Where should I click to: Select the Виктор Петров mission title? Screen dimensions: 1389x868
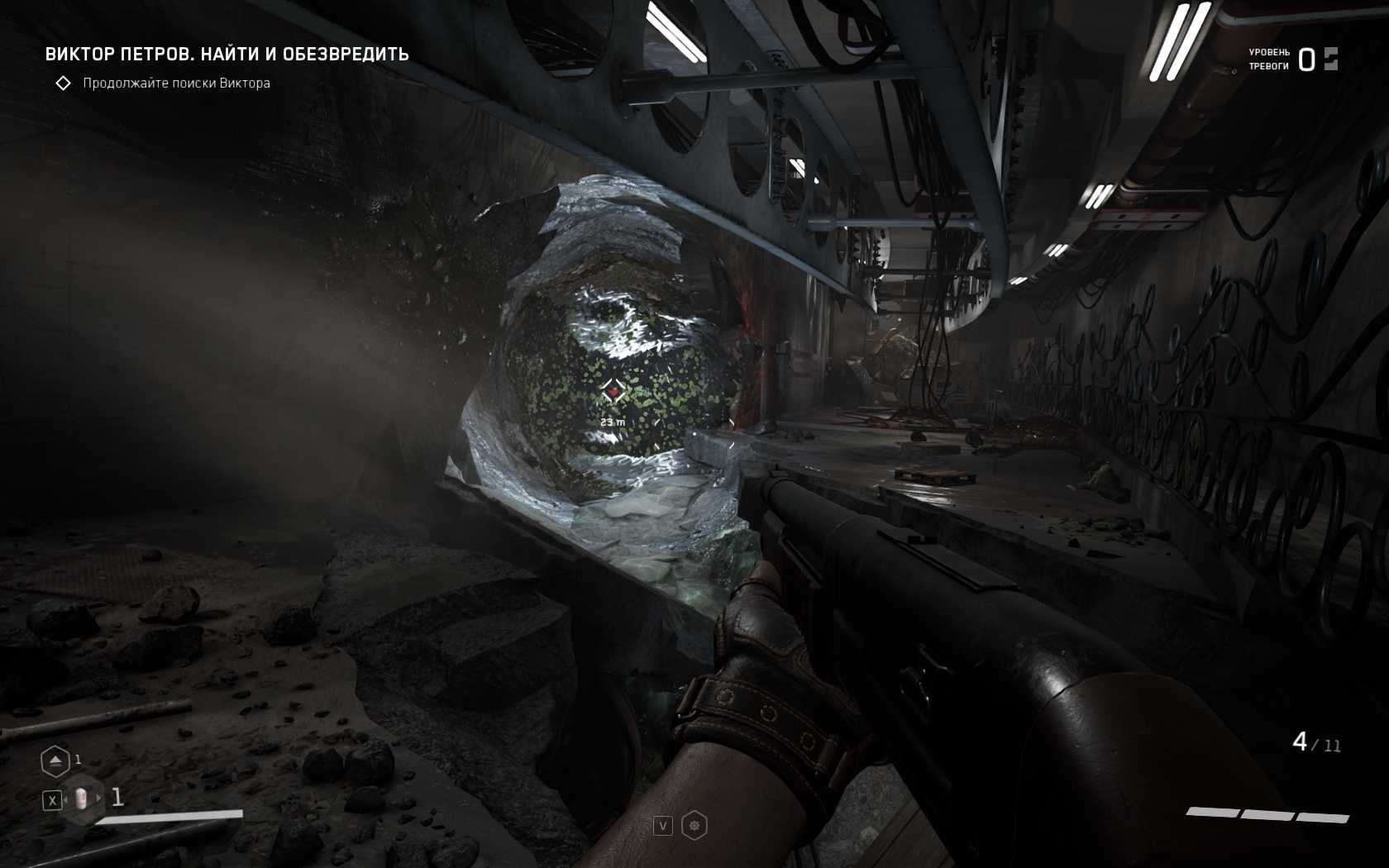point(227,55)
